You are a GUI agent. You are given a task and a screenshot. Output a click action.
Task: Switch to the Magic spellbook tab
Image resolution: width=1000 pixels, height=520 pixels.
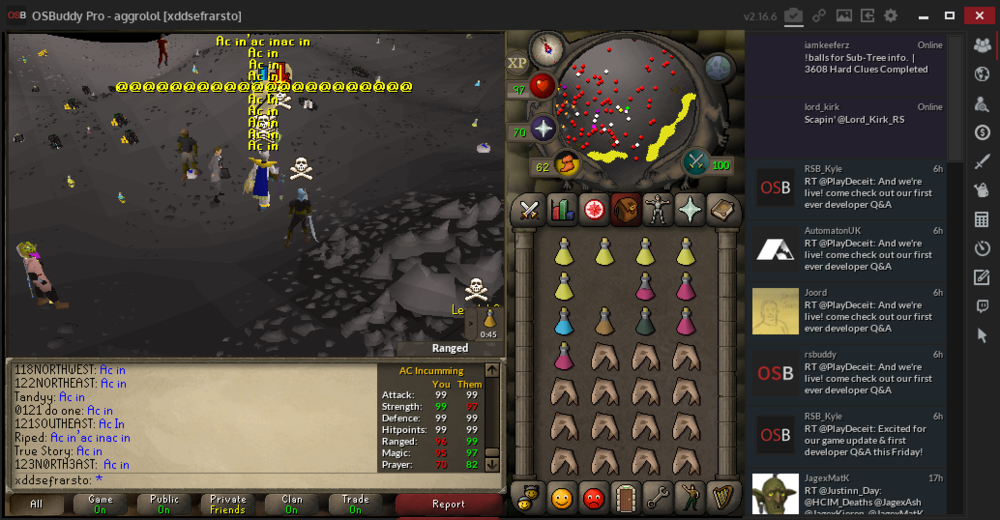(722, 210)
